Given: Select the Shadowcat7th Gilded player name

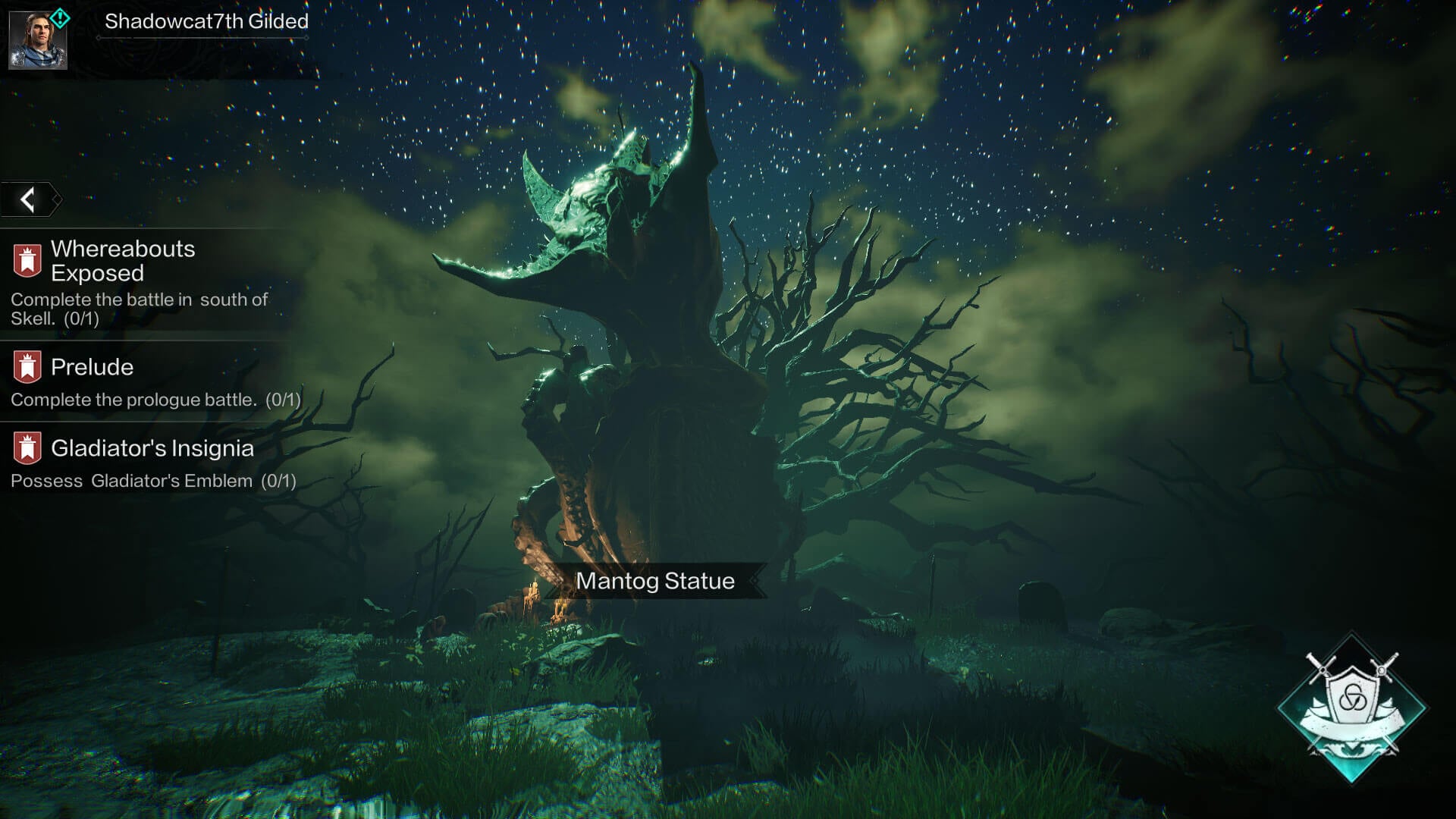Looking at the screenshot, I should point(206,21).
